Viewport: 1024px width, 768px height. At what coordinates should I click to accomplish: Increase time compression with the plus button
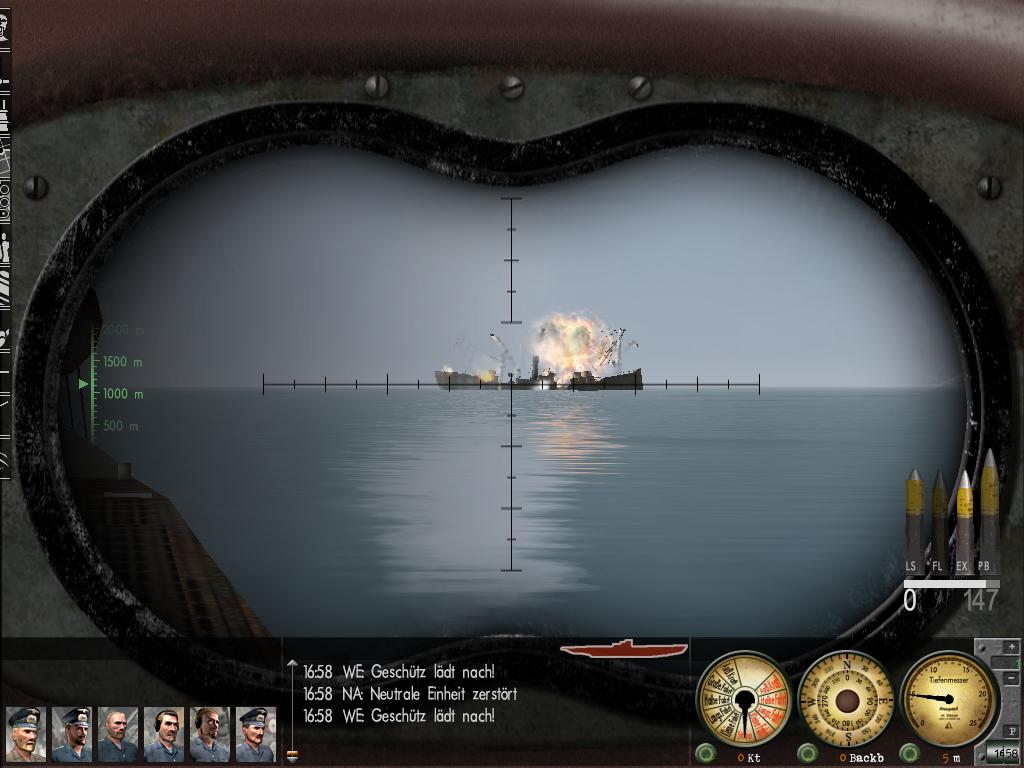(1012, 647)
